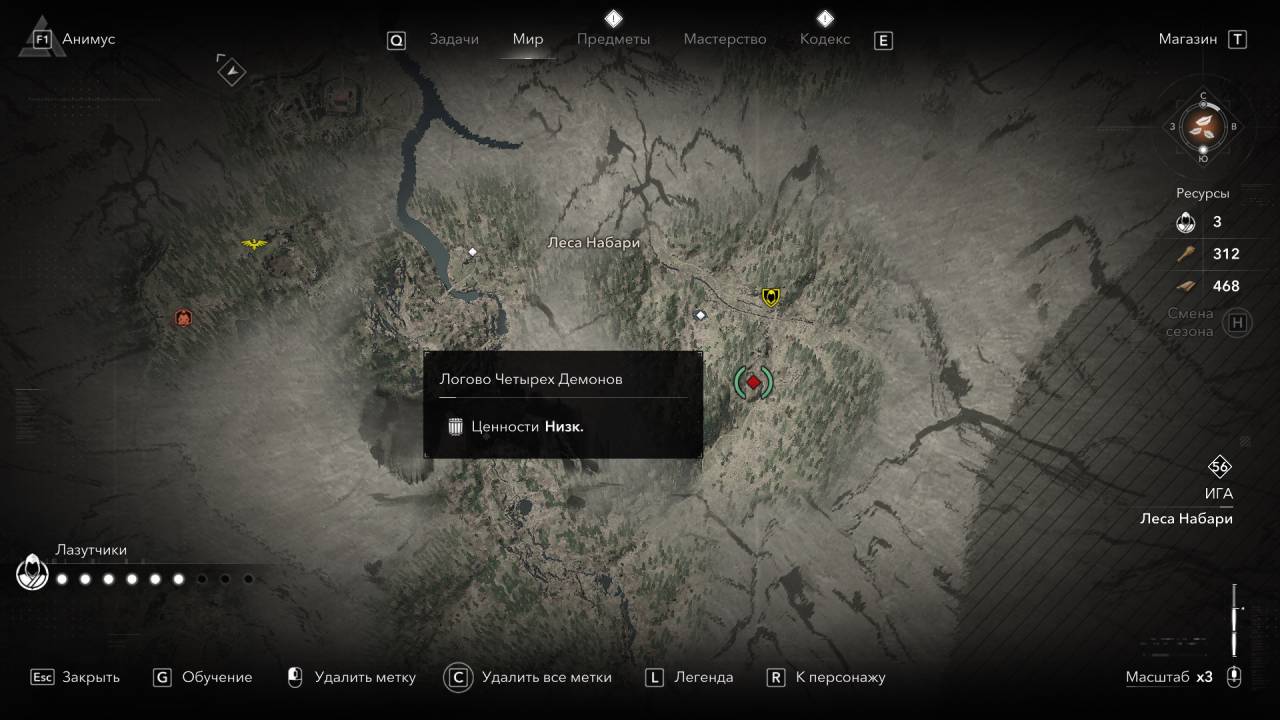Go to the Мастерство tab
Screen dimensions: 1280x720
(x=725, y=39)
